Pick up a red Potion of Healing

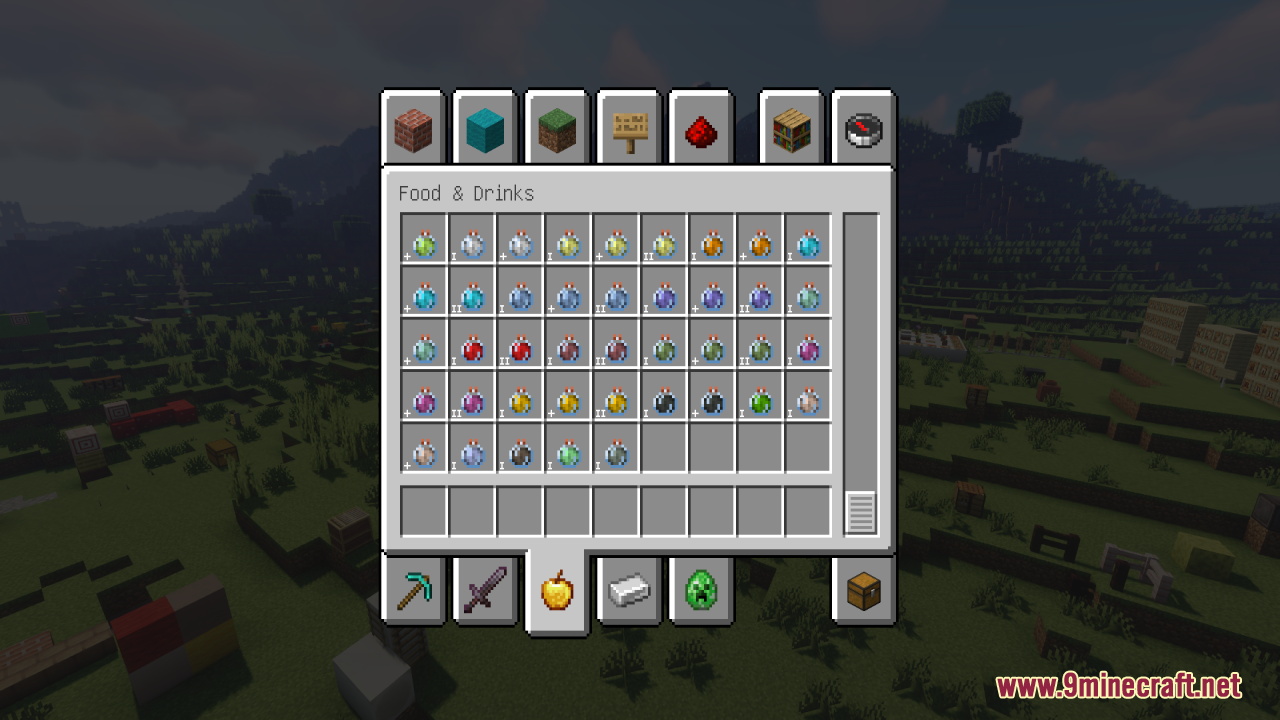[x=471, y=348]
